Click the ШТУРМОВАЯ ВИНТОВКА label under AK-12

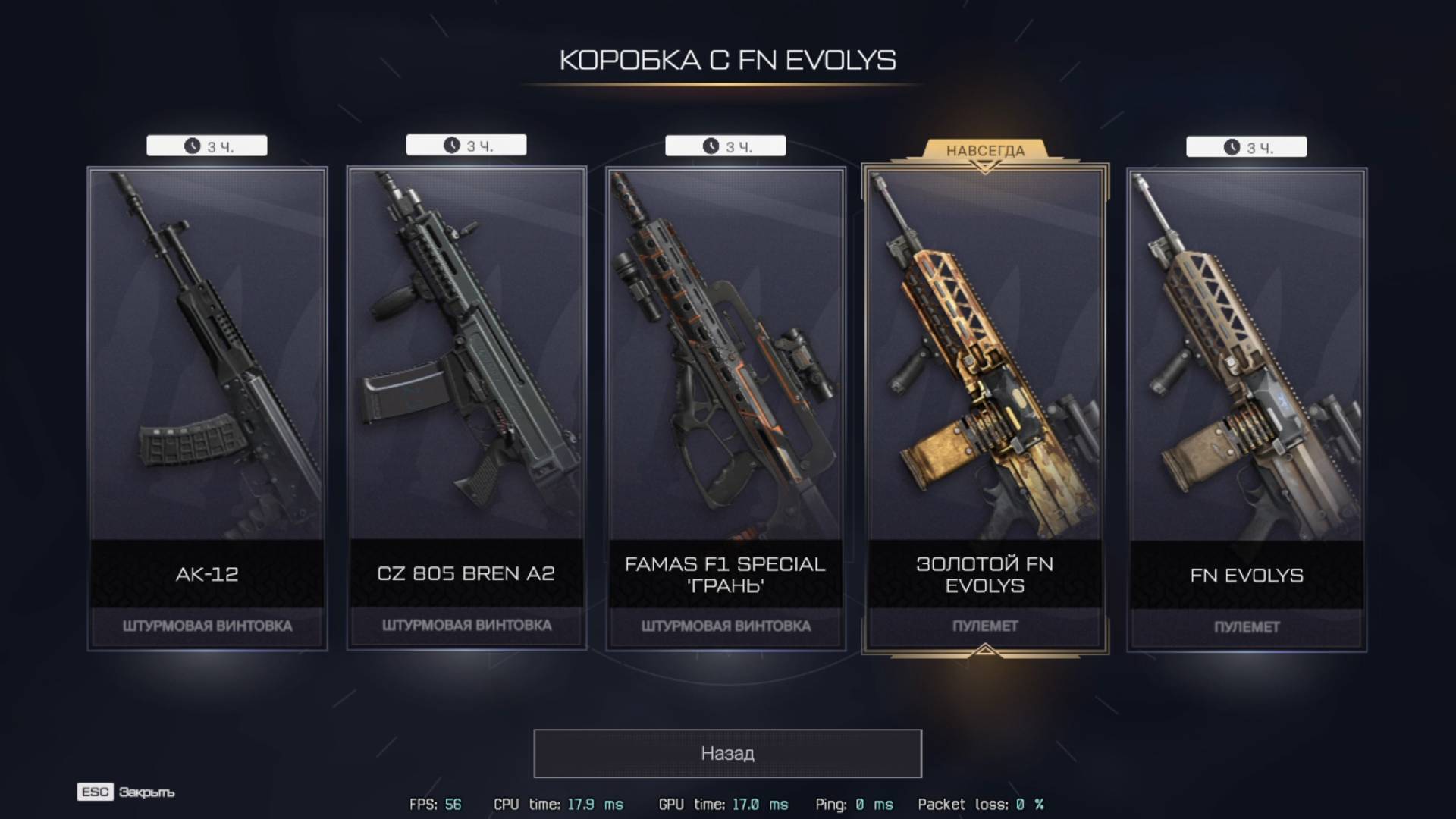click(206, 626)
